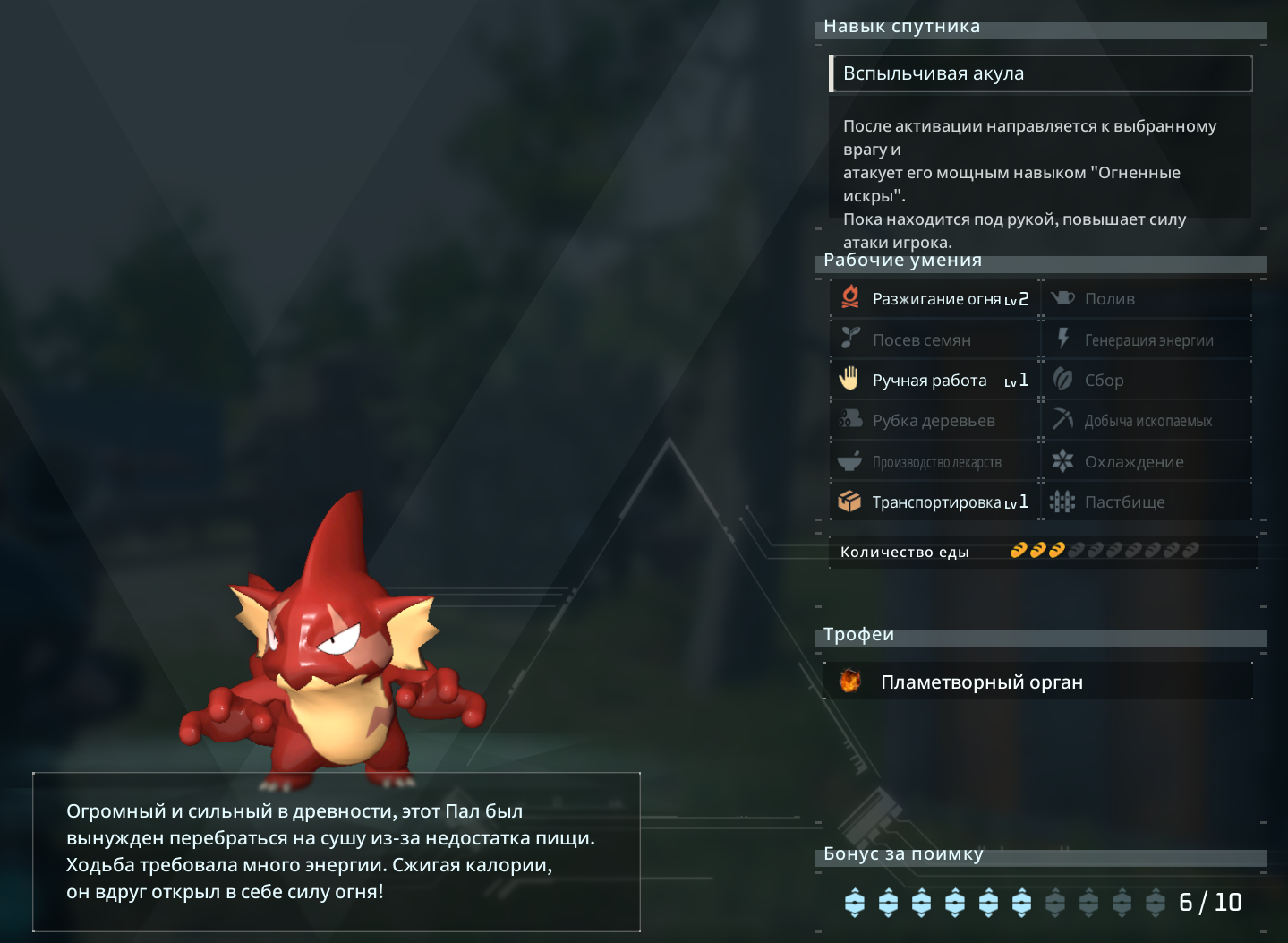Click the Производство лекарств work skill row
Viewport: 1288px width, 943px height.
pyautogui.click(x=935, y=462)
